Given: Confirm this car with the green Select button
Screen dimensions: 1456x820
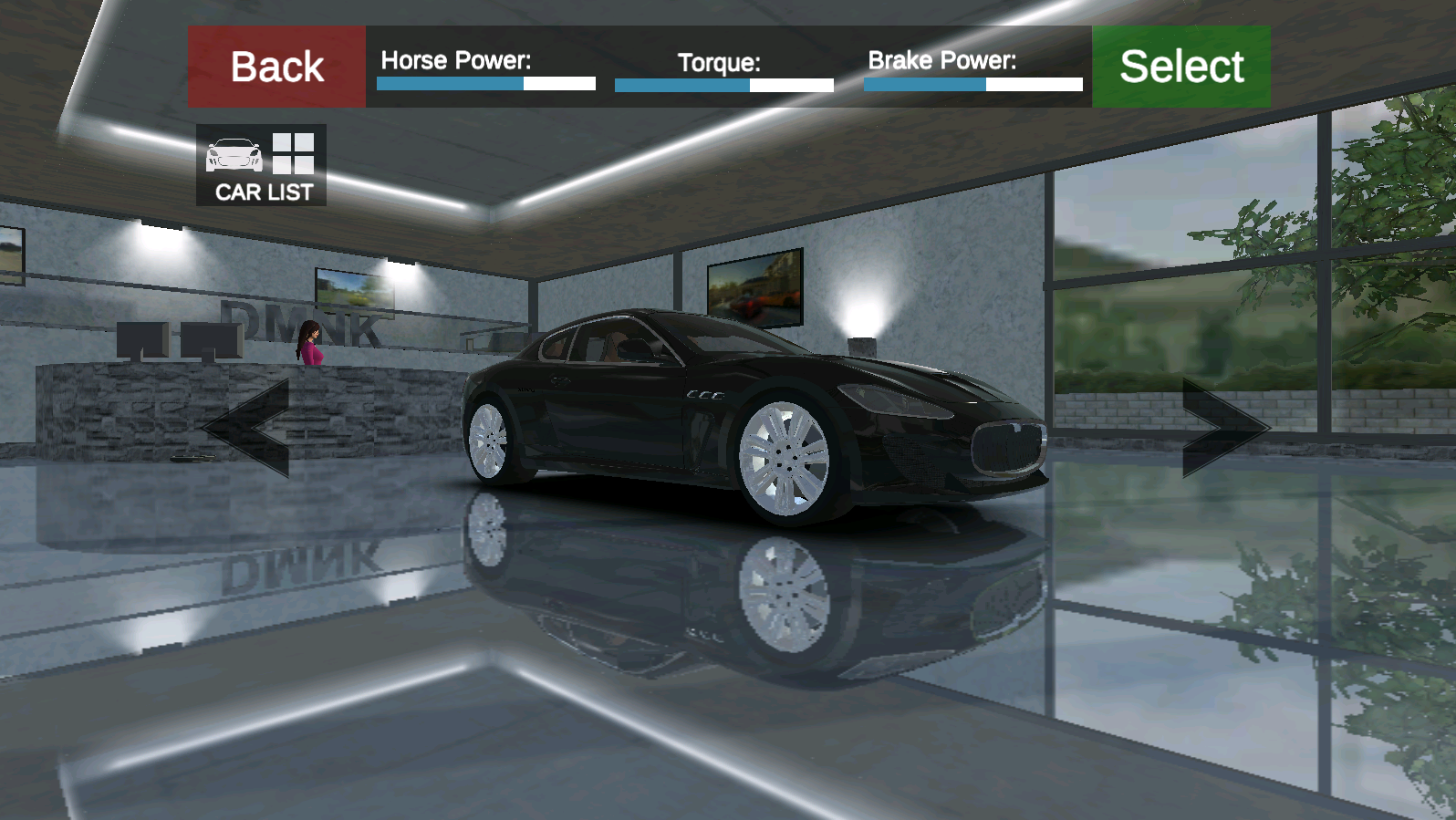Looking at the screenshot, I should point(1181,67).
